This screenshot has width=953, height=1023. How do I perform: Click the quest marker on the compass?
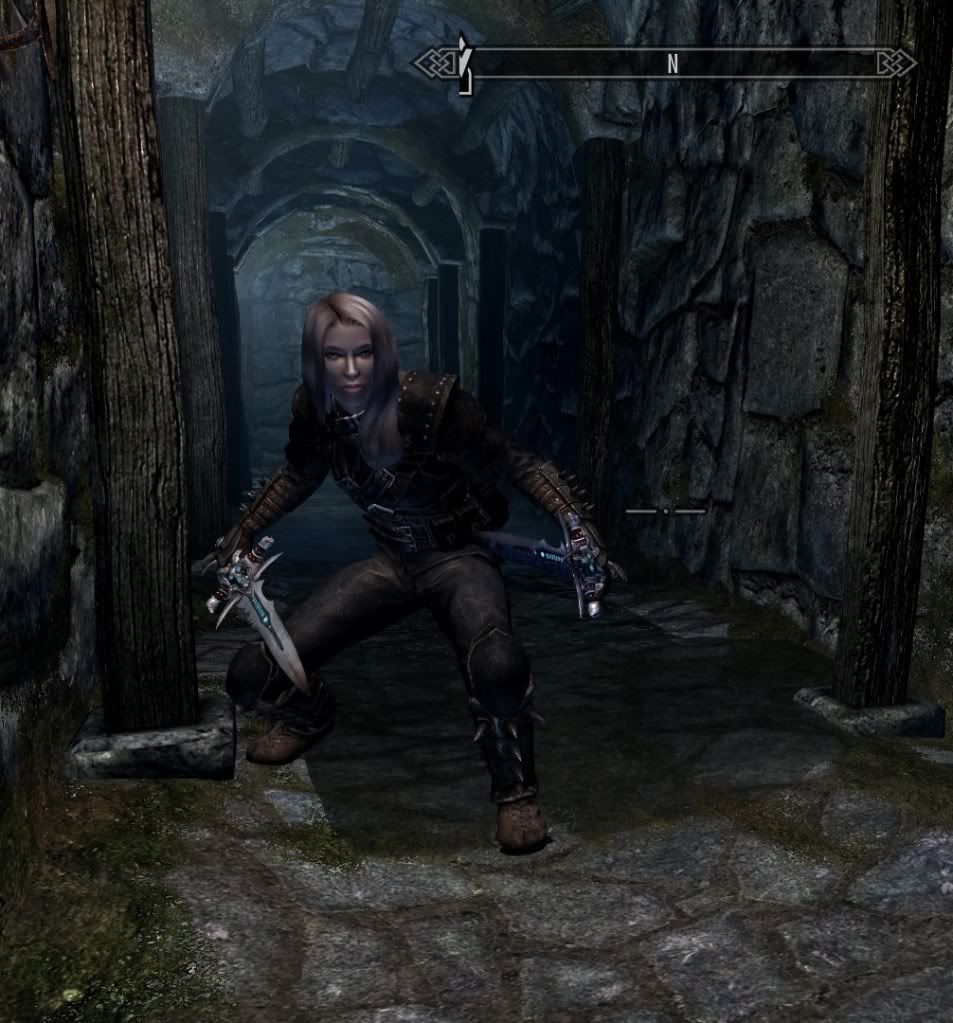tap(464, 64)
